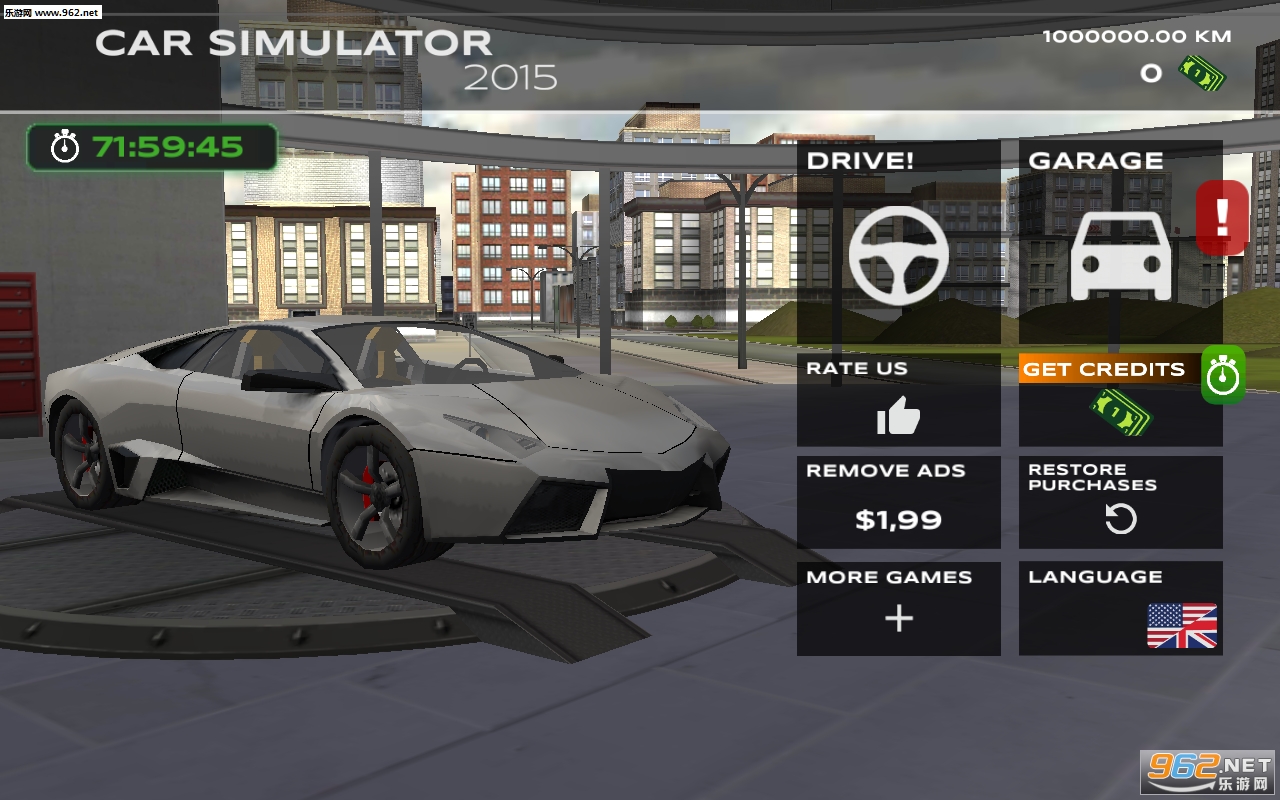Open the More Games tile

[898, 608]
